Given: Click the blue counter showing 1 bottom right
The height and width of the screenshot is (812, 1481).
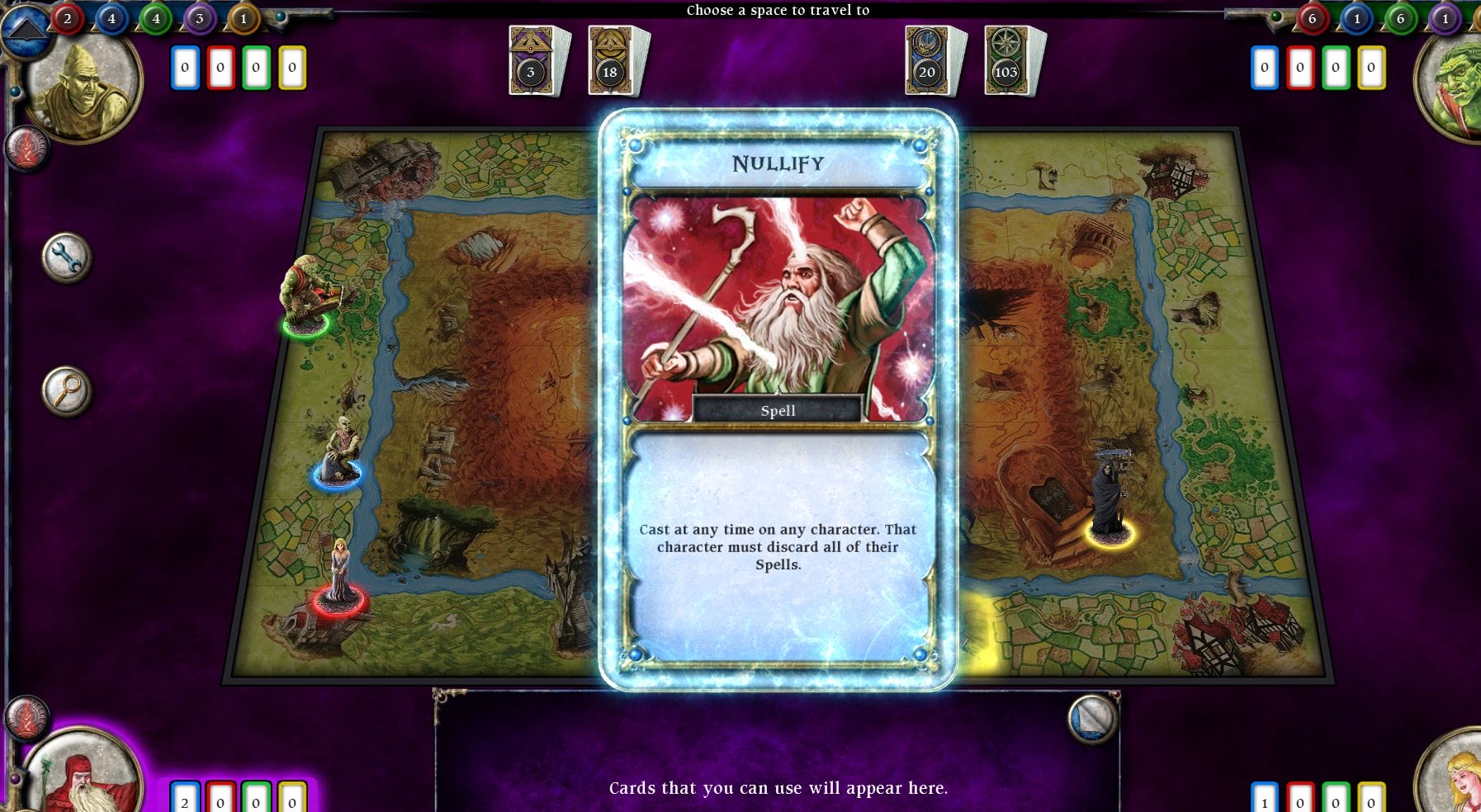Looking at the screenshot, I should point(1263,800).
